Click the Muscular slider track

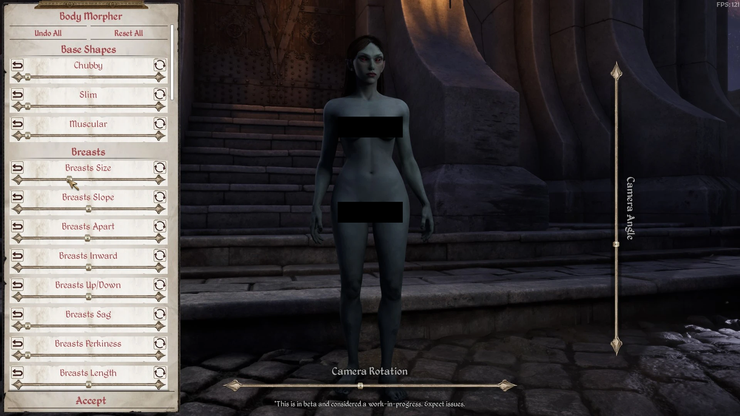coord(88,135)
